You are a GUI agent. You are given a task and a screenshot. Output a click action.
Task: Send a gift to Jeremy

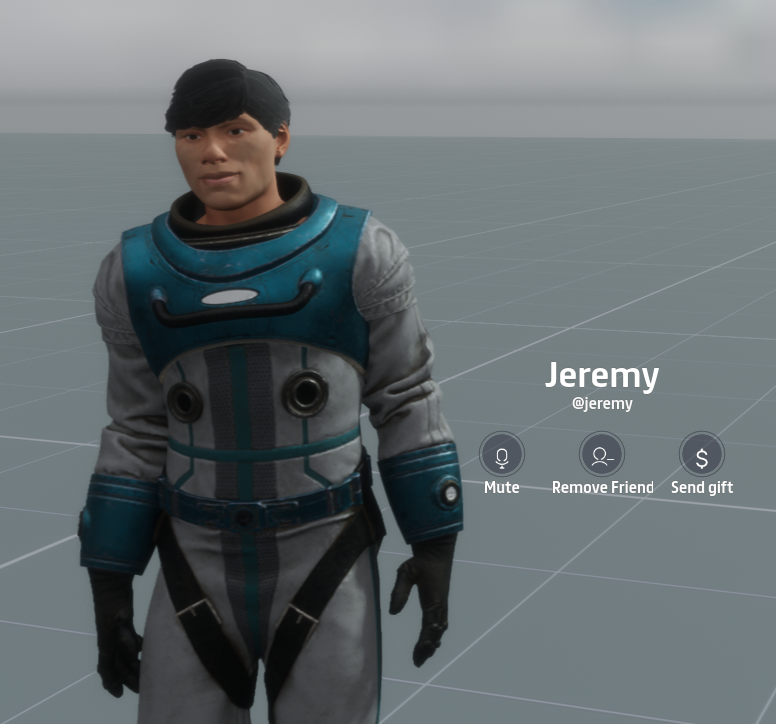click(702, 455)
